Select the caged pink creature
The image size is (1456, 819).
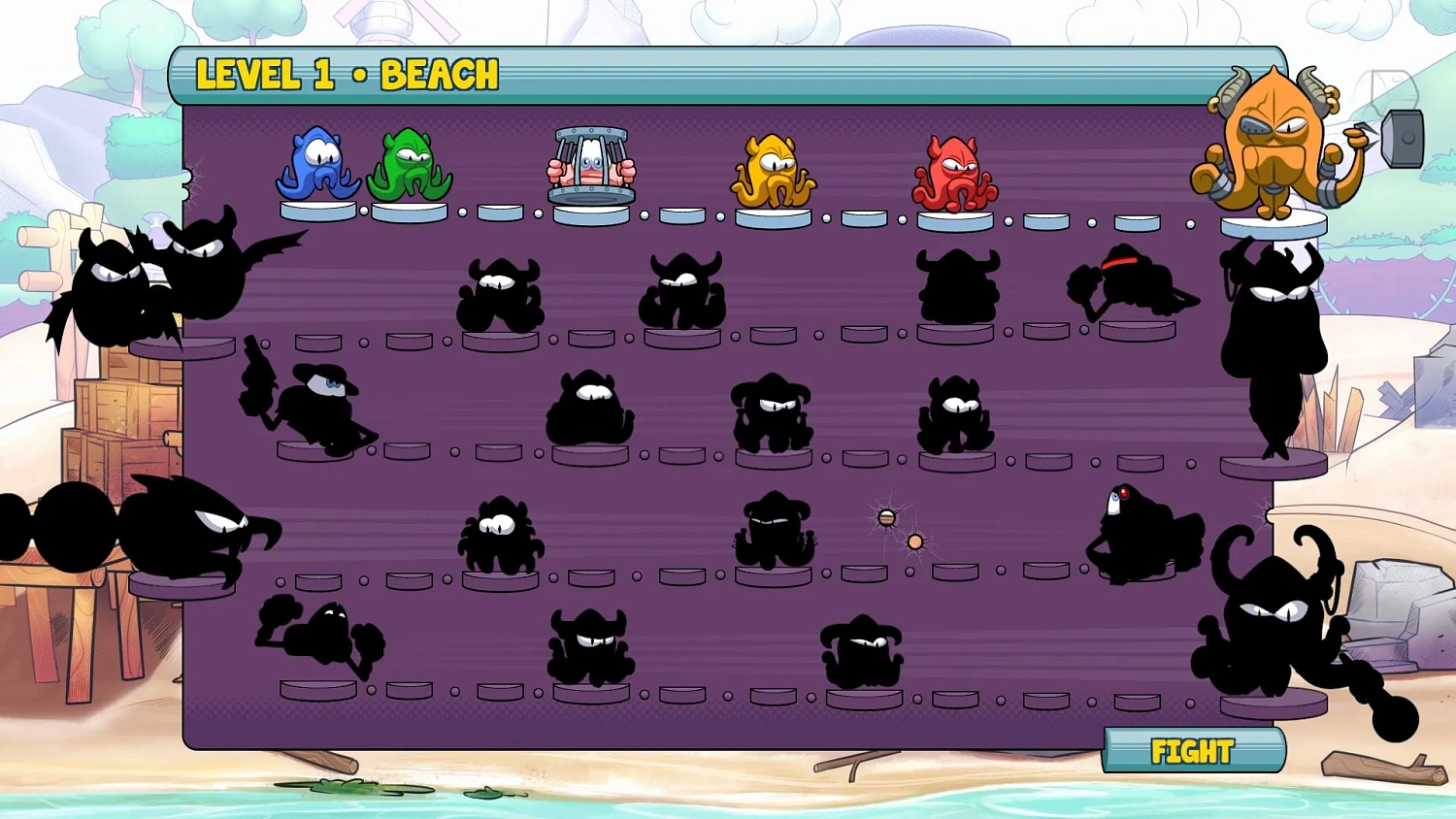(x=592, y=165)
